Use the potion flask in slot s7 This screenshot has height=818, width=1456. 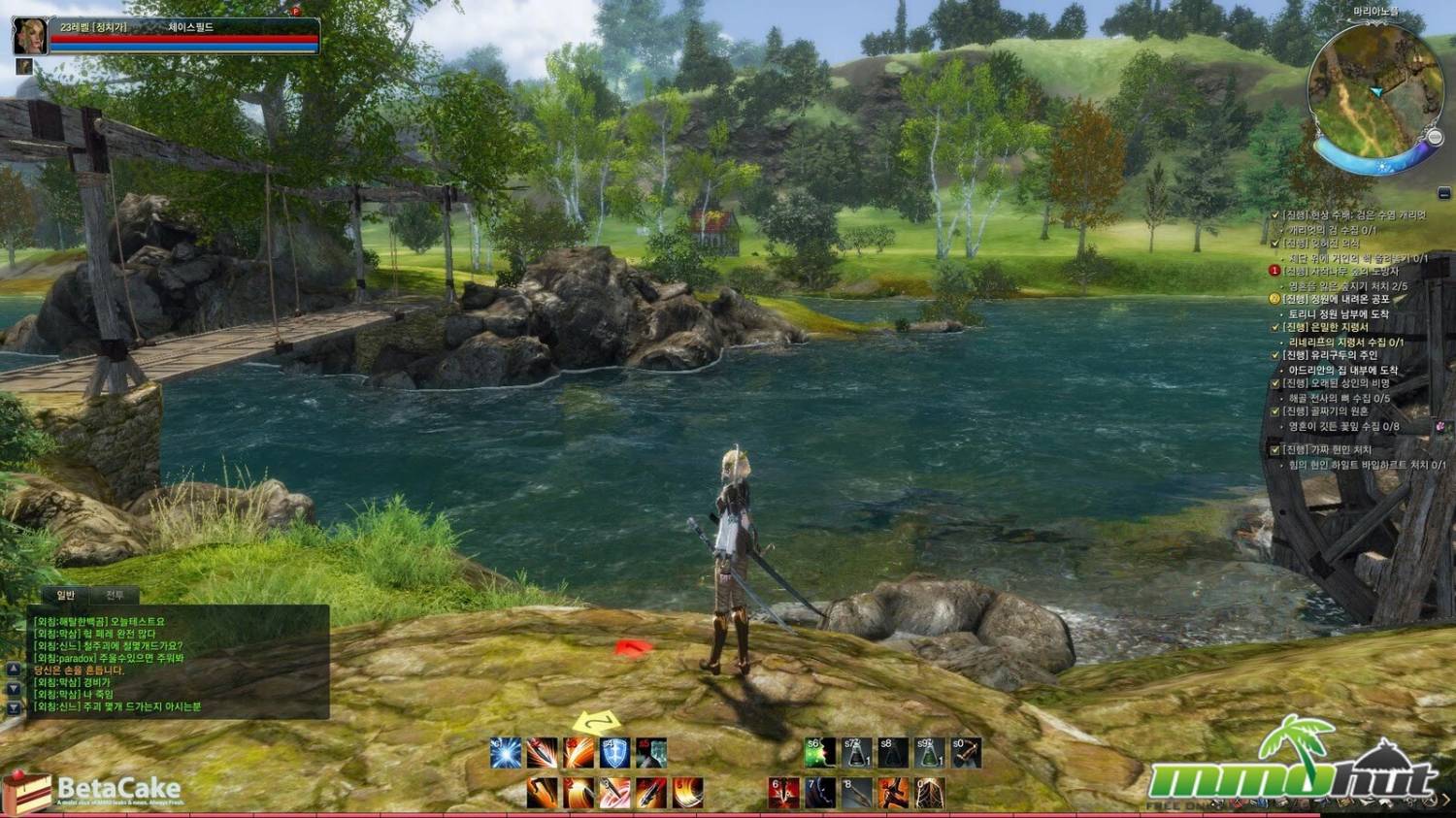[856, 753]
